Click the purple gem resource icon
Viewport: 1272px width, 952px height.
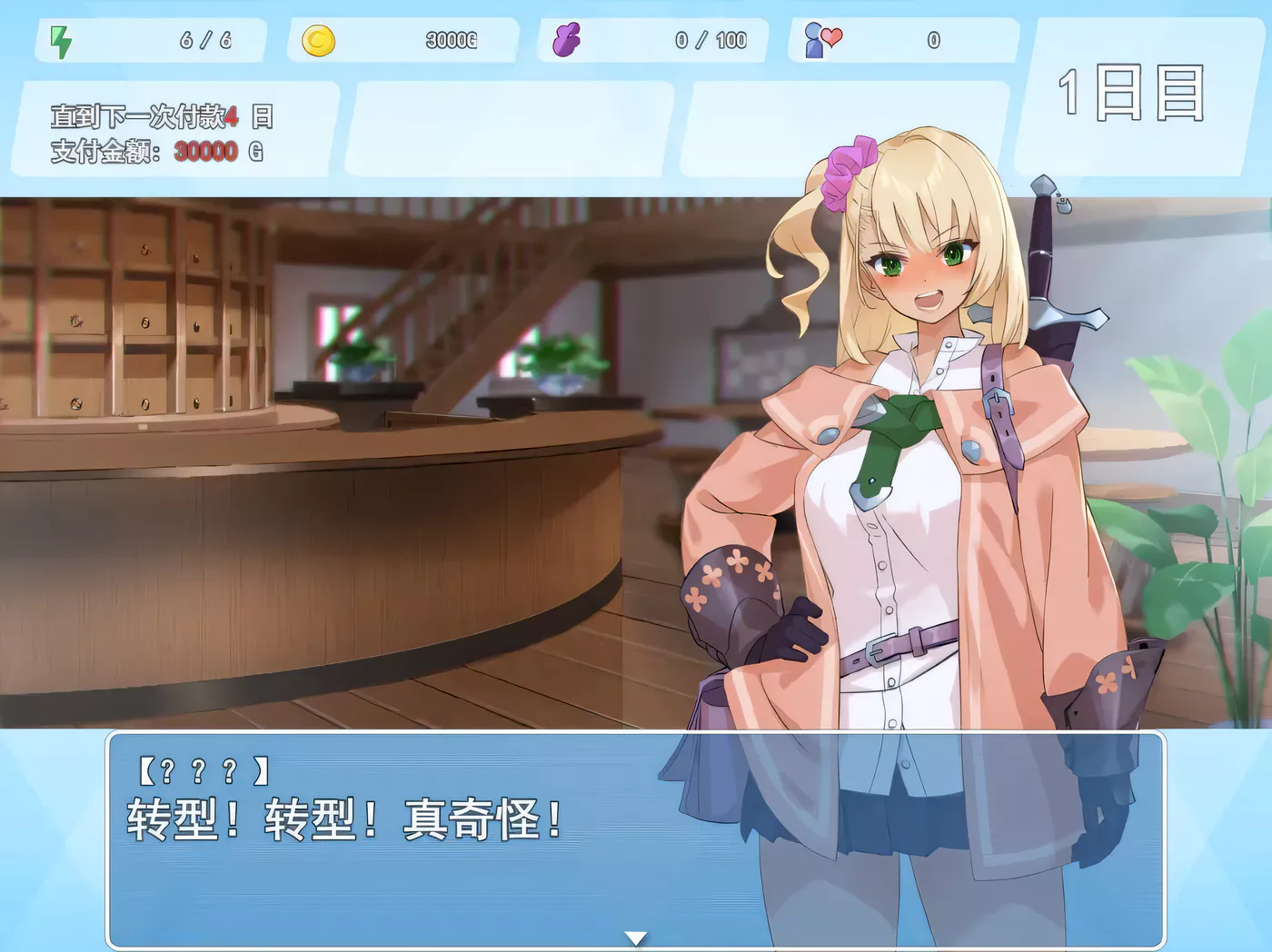tap(568, 38)
